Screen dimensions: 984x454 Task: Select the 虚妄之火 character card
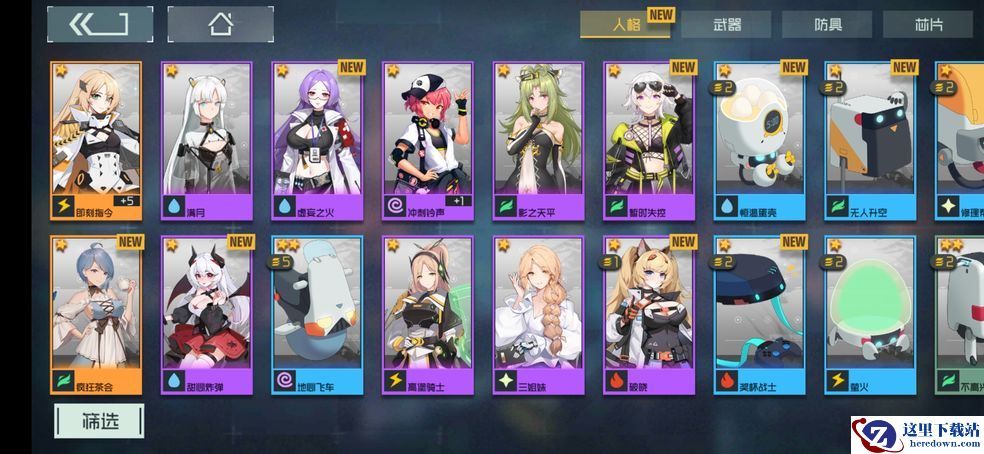pos(317,140)
